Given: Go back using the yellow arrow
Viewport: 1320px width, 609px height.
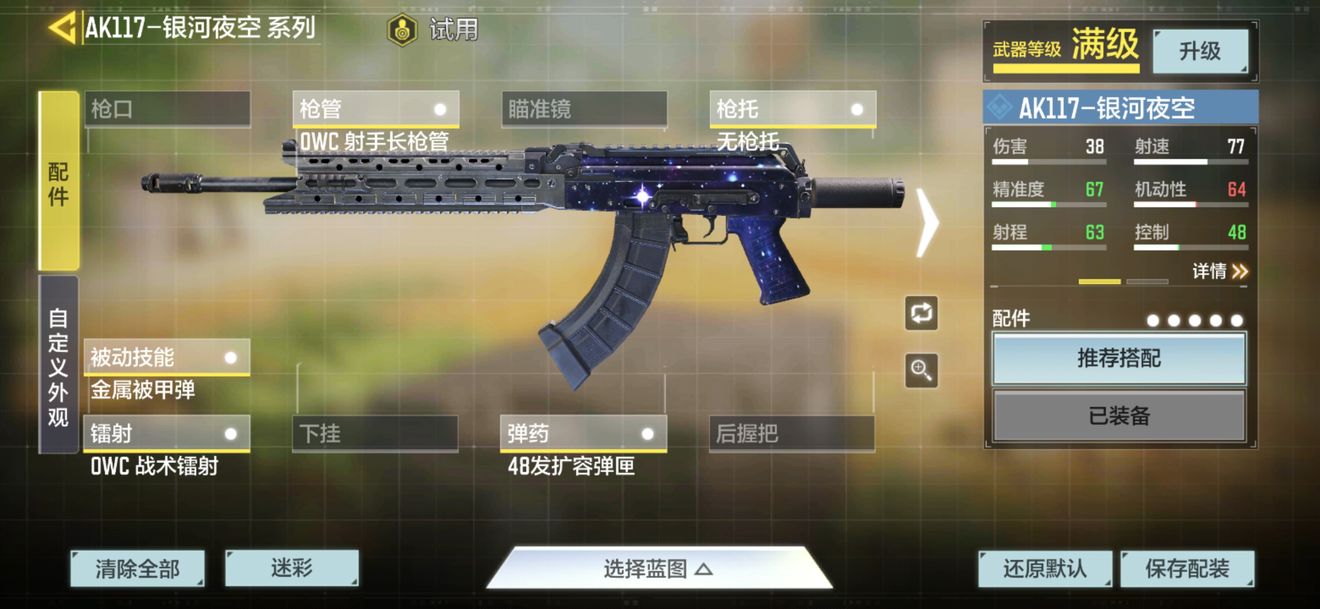Looking at the screenshot, I should coord(62,28).
